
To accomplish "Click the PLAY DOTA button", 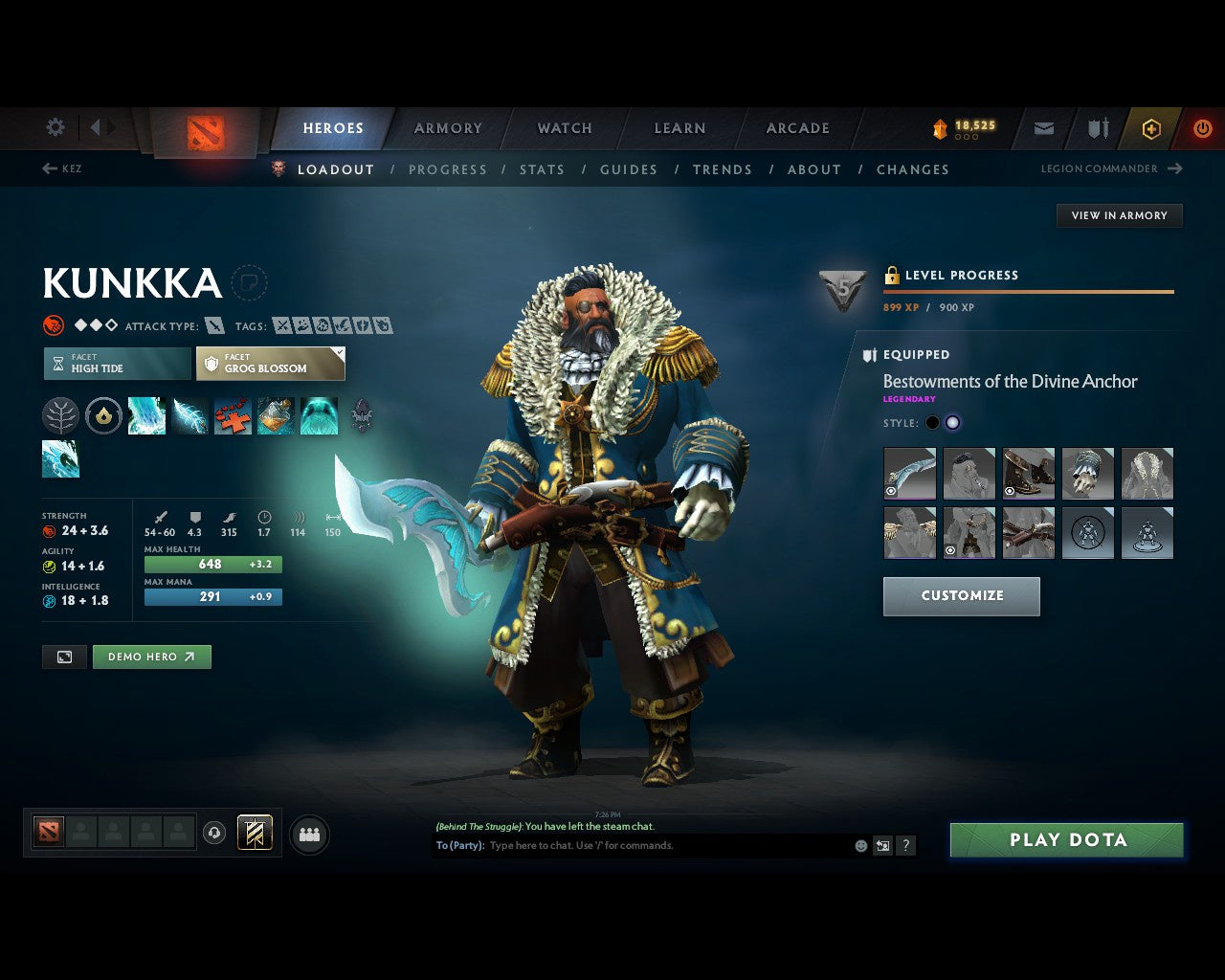I will pyautogui.click(x=1066, y=839).
